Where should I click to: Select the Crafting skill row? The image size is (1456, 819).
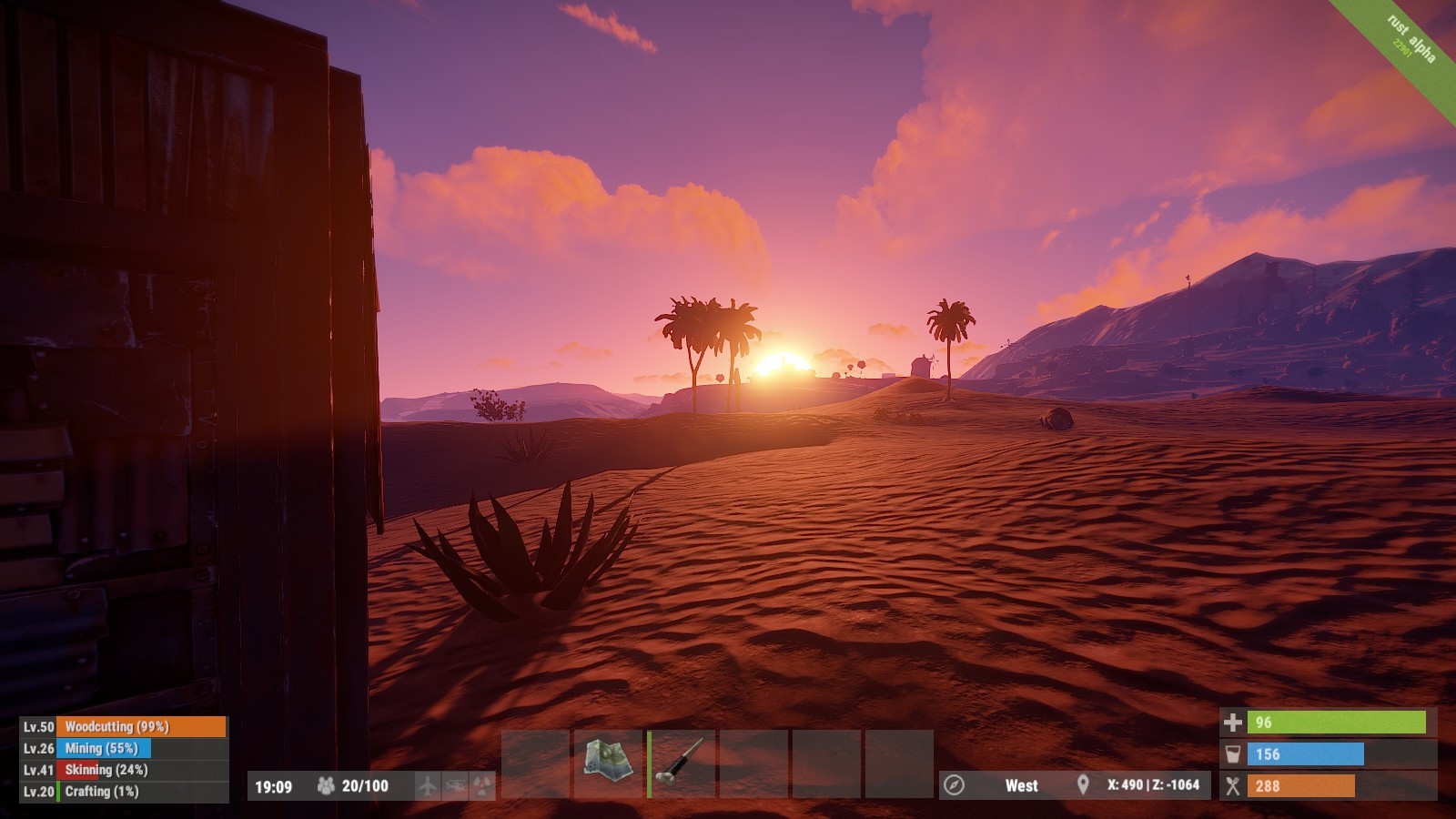(124, 792)
